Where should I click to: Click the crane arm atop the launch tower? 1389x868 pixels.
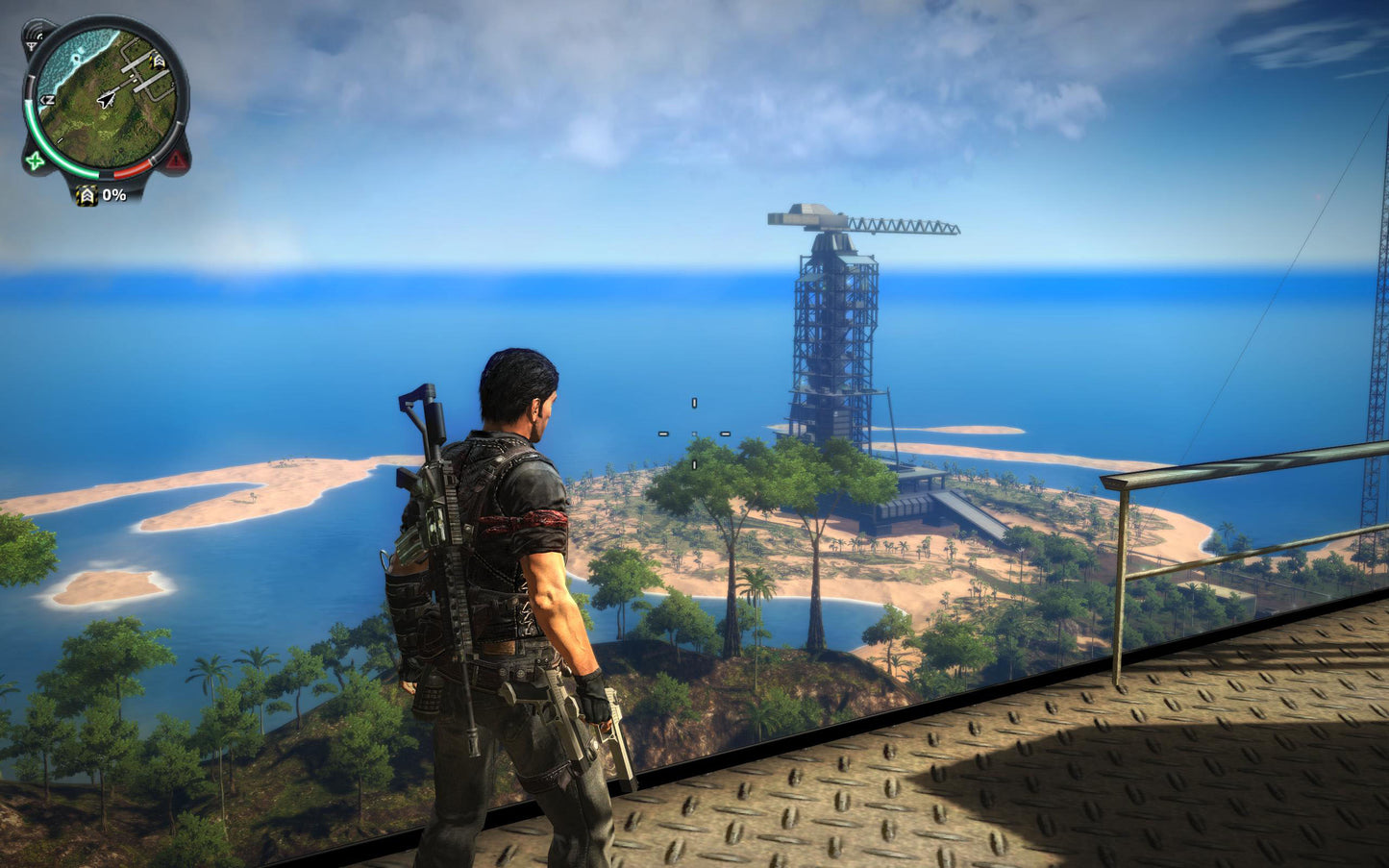click(894, 223)
